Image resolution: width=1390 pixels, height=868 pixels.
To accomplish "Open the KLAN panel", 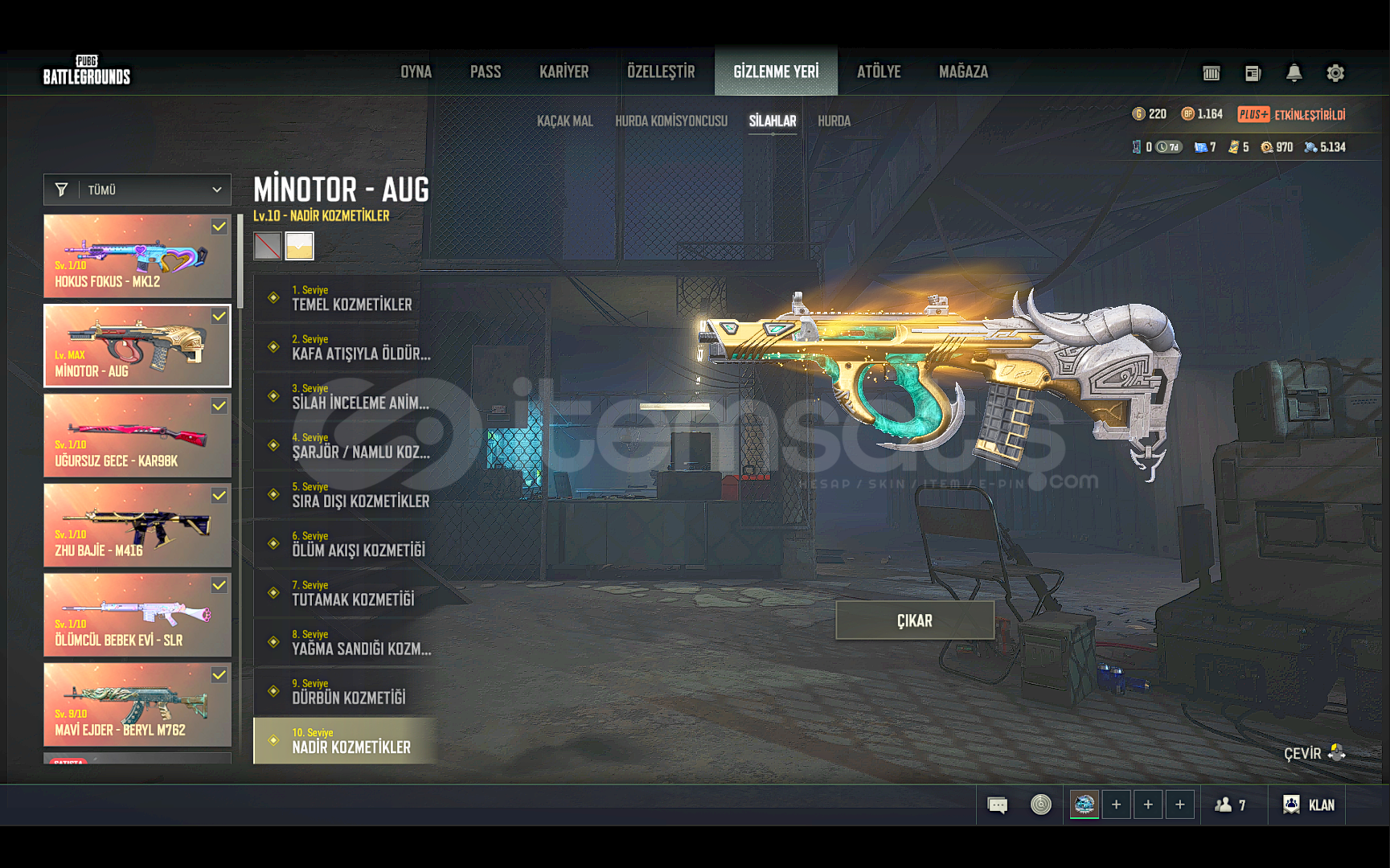I will pyautogui.click(x=1310, y=805).
